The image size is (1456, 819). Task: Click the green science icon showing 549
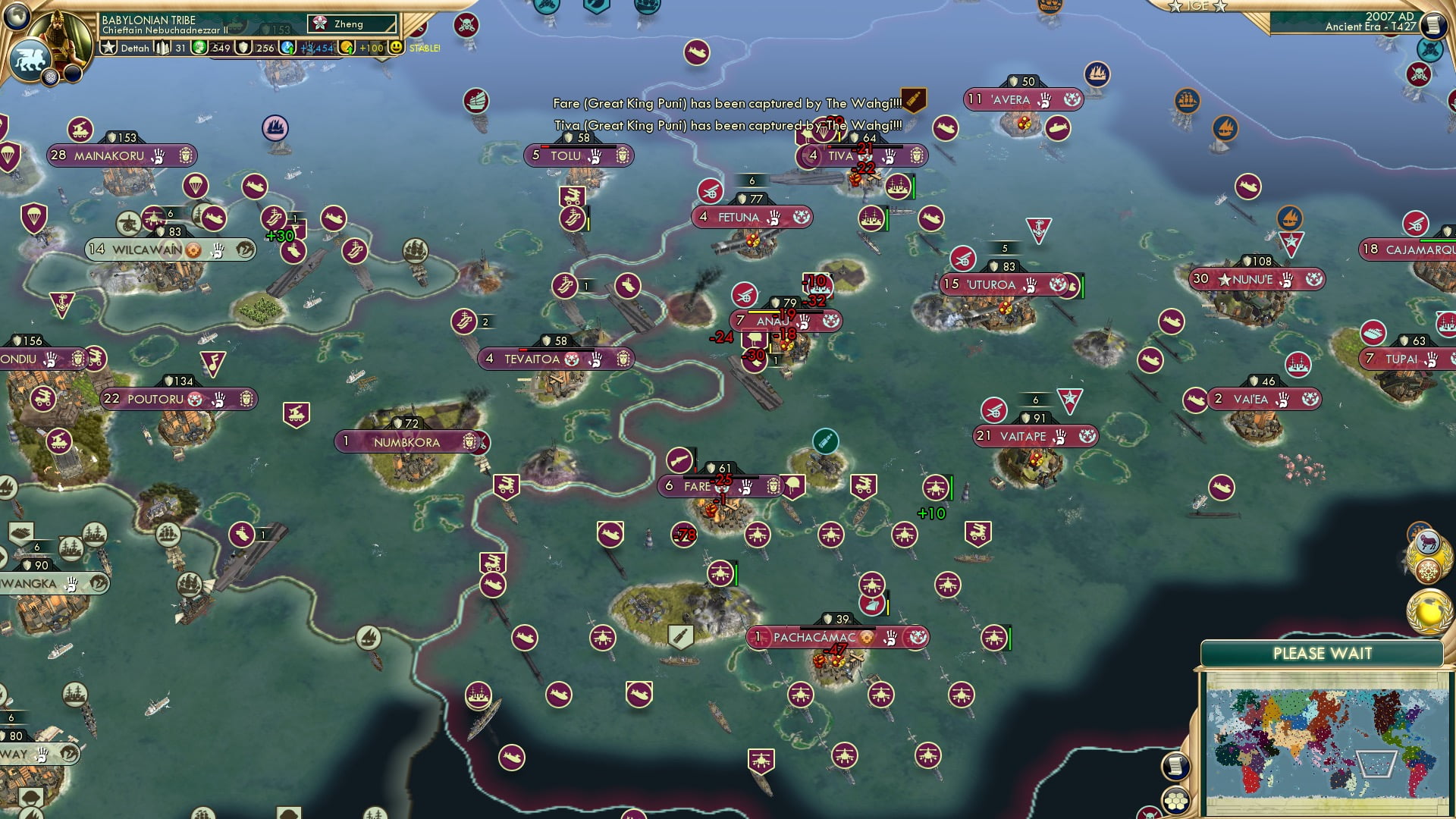point(199,48)
